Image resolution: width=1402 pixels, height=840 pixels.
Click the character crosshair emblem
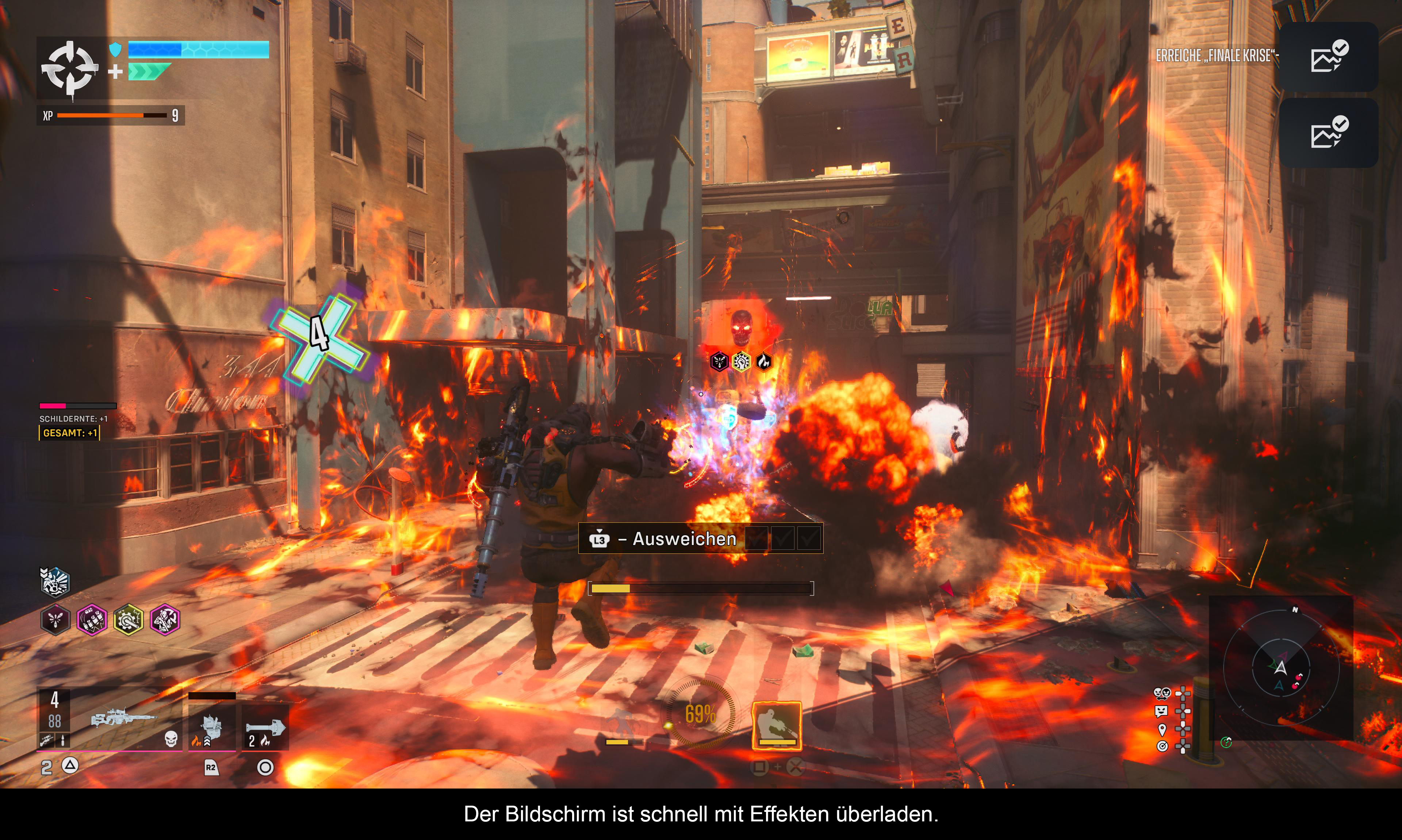pos(69,68)
